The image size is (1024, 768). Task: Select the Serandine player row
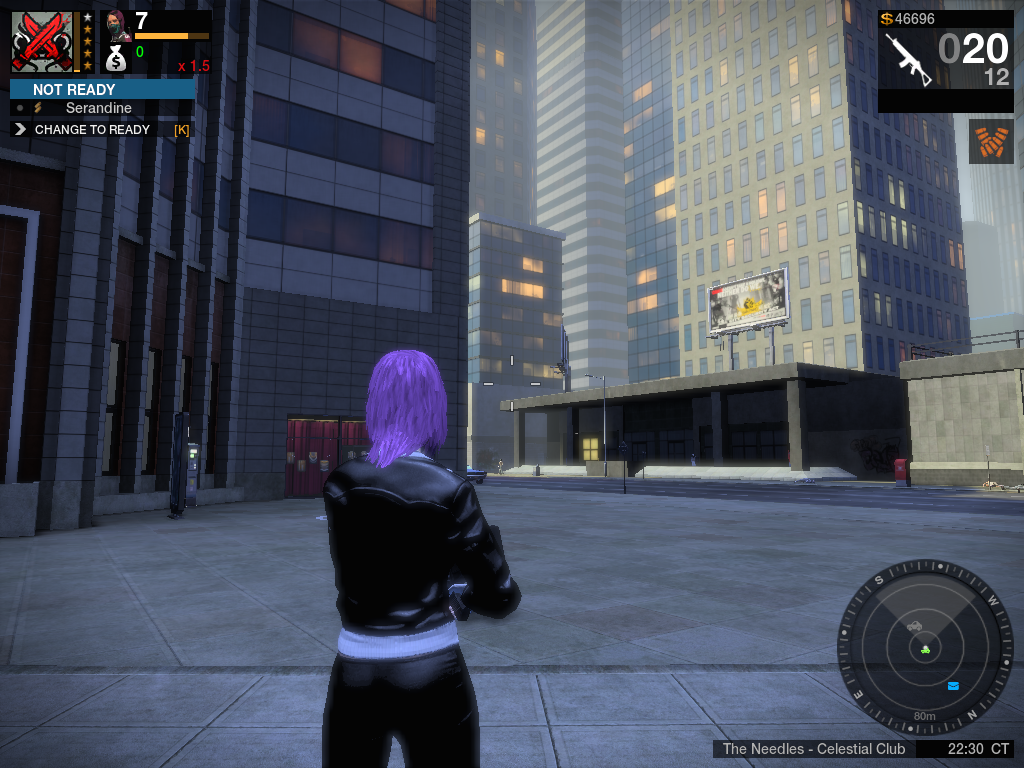click(x=99, y=108)
